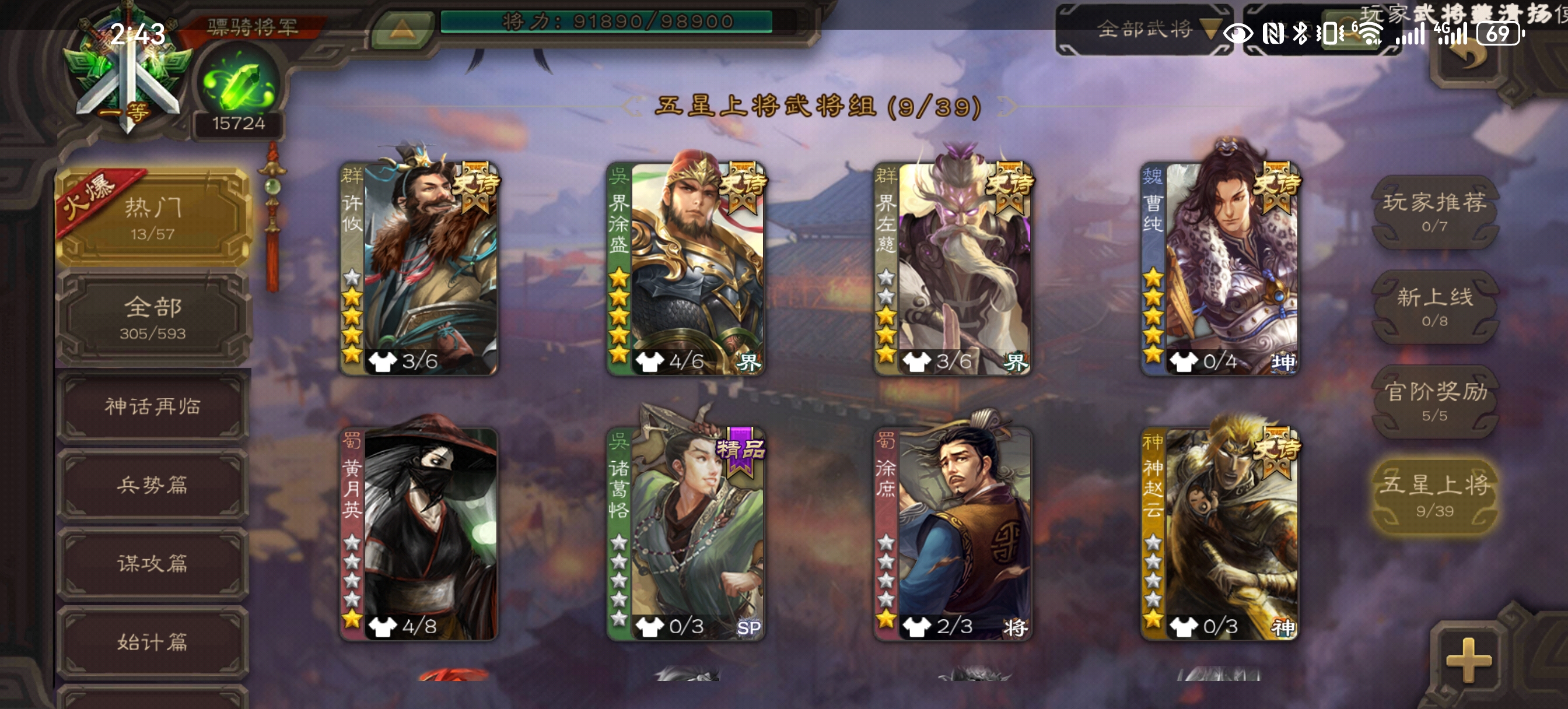1568x709 pixels.
Task: Choose the 神赵云 general card
Action: click(x=1220, y=533)
